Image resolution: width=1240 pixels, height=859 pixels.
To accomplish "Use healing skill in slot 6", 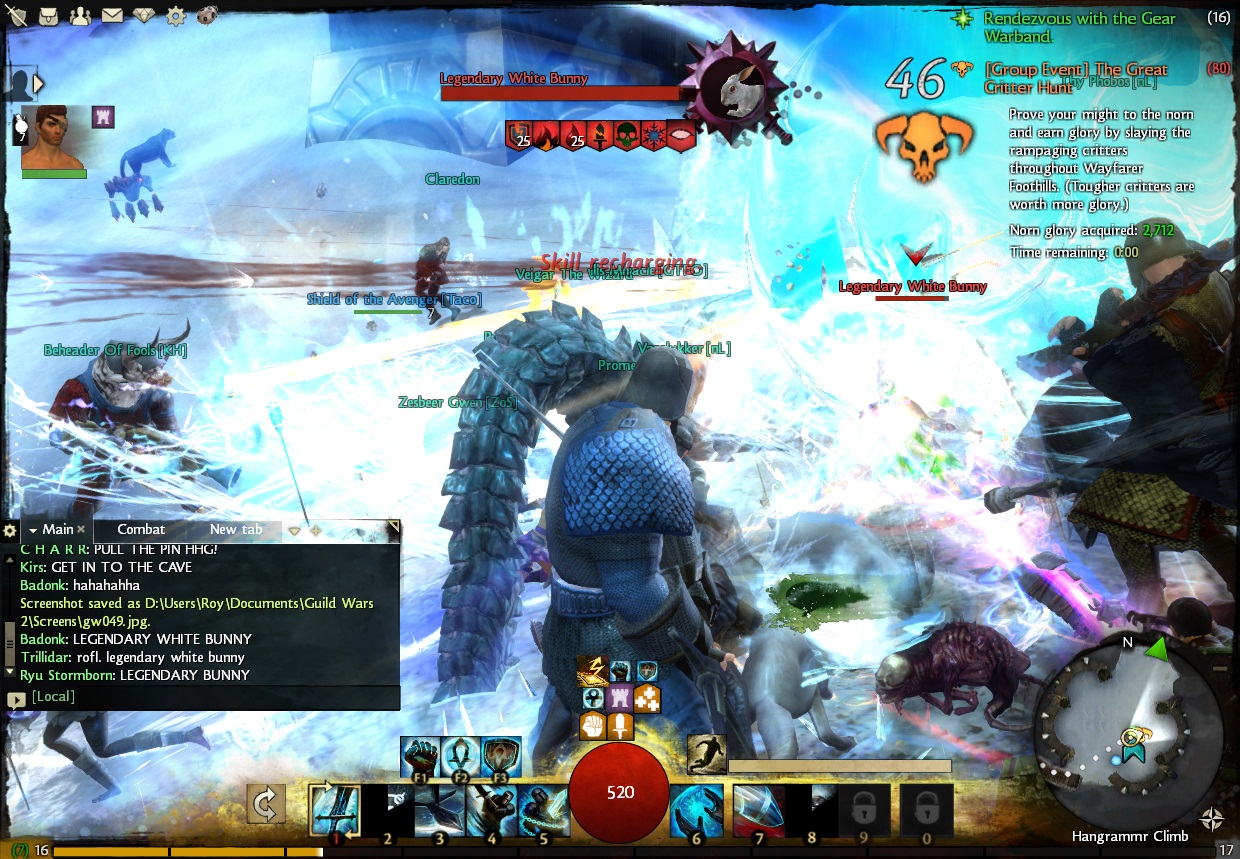I will click(x=696, y=808).
